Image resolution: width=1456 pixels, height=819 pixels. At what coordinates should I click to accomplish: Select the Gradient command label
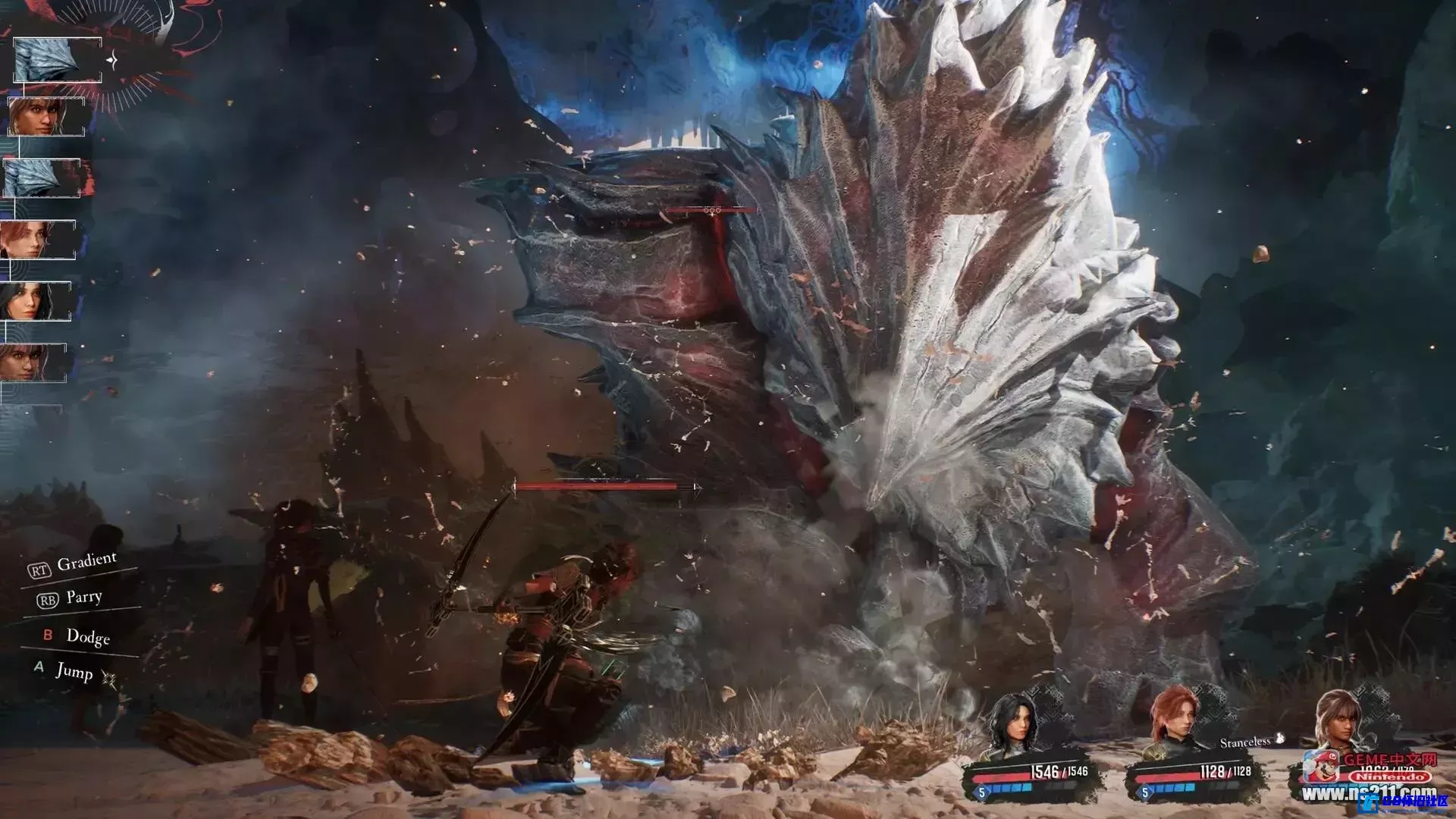point(86,563)
